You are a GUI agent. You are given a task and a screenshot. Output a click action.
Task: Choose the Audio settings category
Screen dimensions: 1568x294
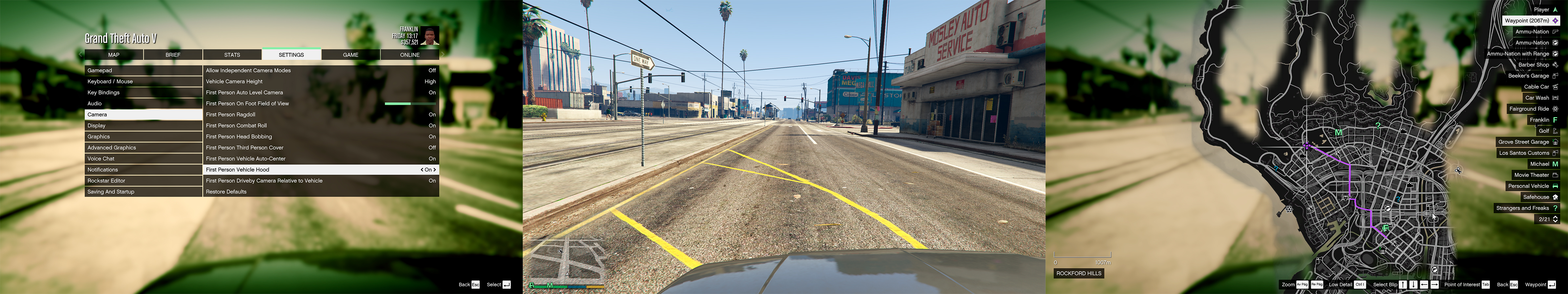point(143,103)
